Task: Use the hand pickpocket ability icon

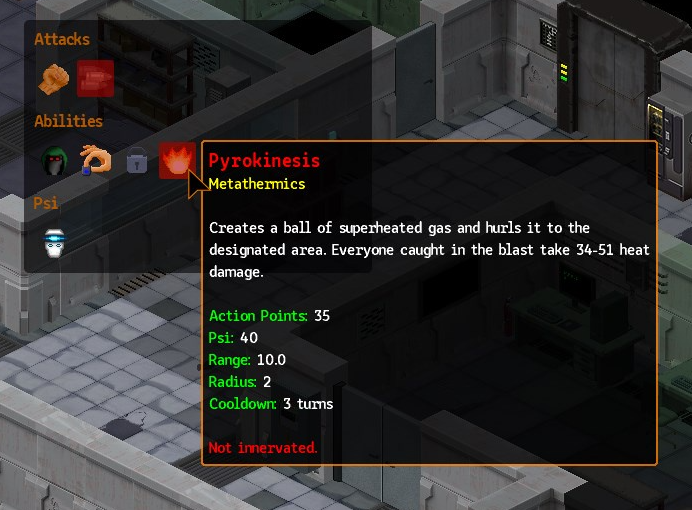Action: (x=95, y=160)
